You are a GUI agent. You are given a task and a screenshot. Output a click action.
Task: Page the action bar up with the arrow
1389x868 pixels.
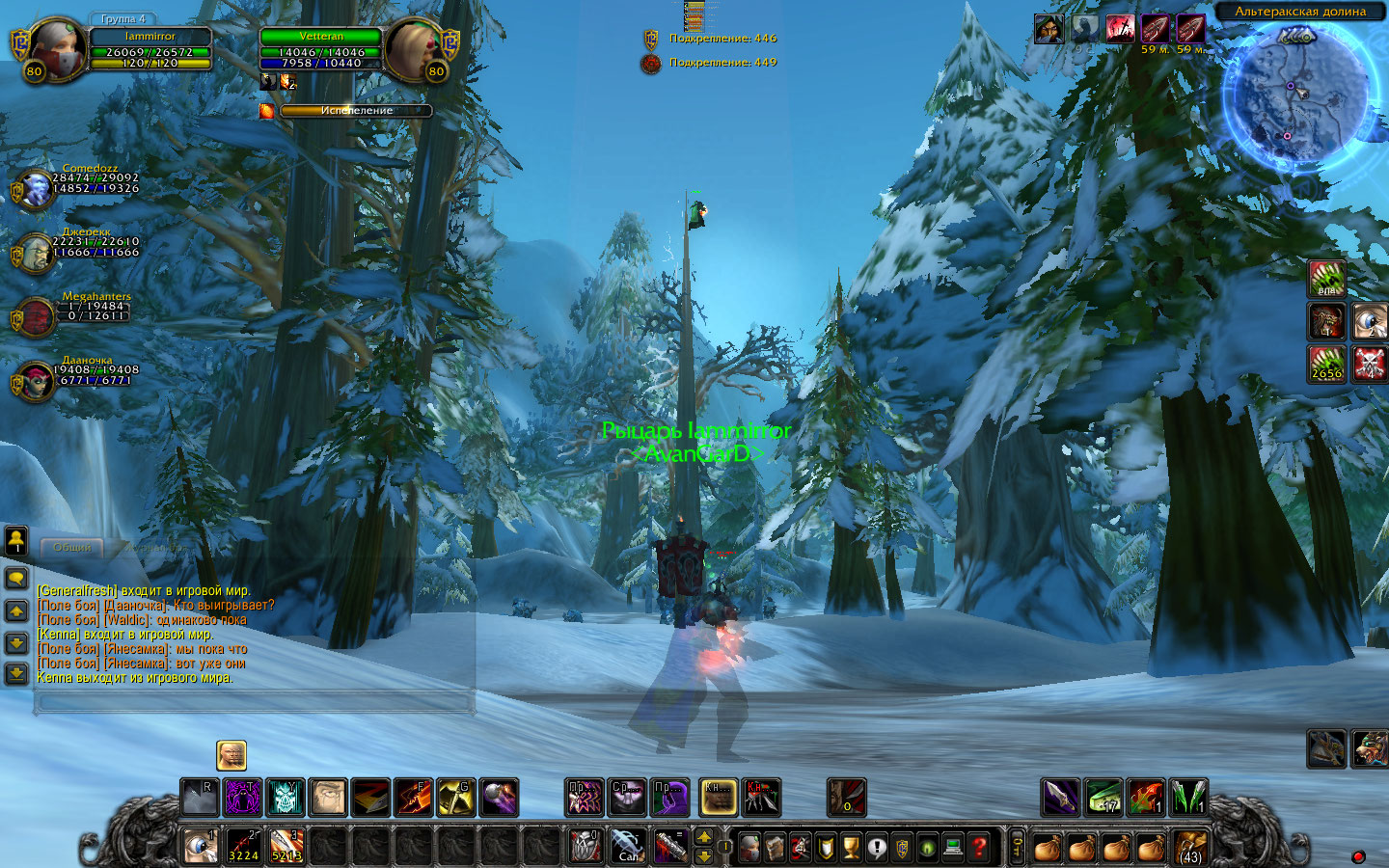[x=705, y=837]
